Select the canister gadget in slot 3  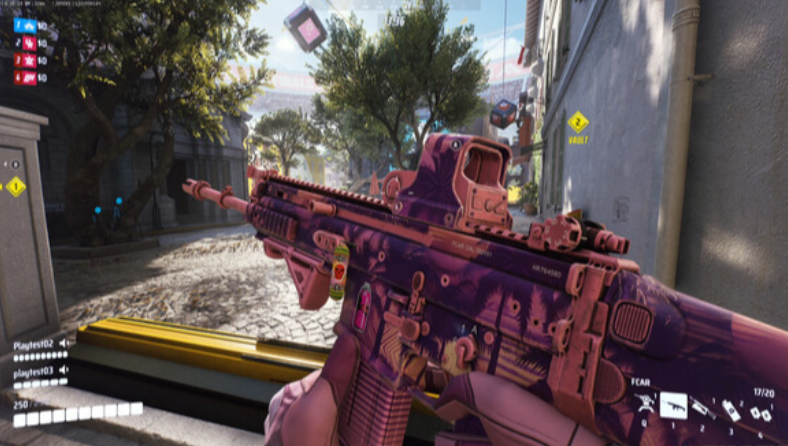coord(731,408)
